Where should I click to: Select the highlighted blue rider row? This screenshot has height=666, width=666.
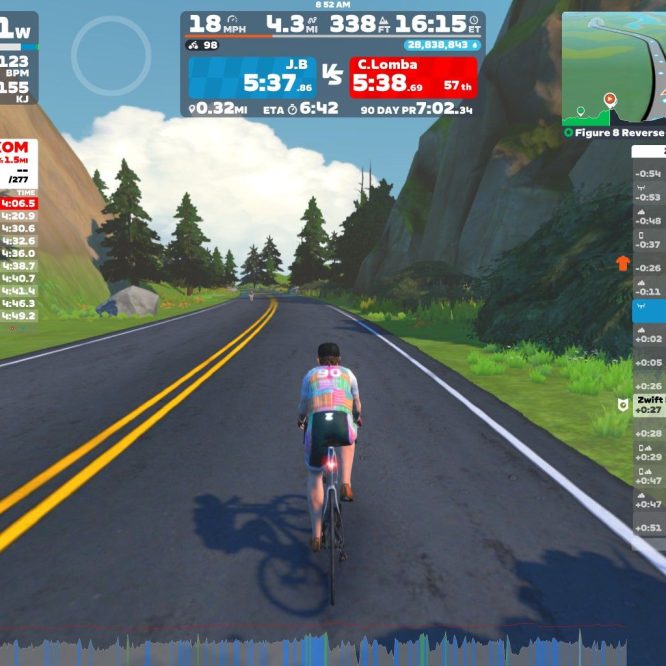649,313
